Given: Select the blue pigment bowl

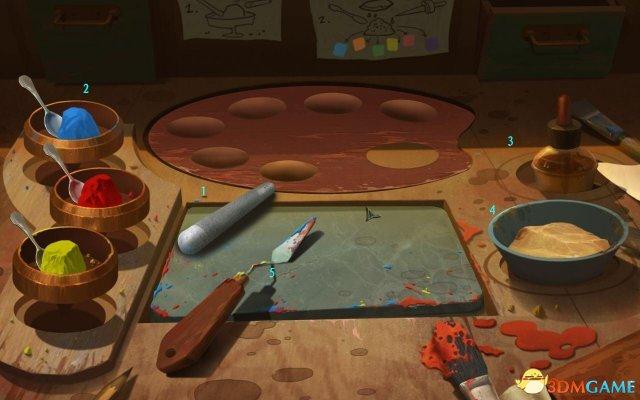Looking at the screenshot, I should pos(75,128).
